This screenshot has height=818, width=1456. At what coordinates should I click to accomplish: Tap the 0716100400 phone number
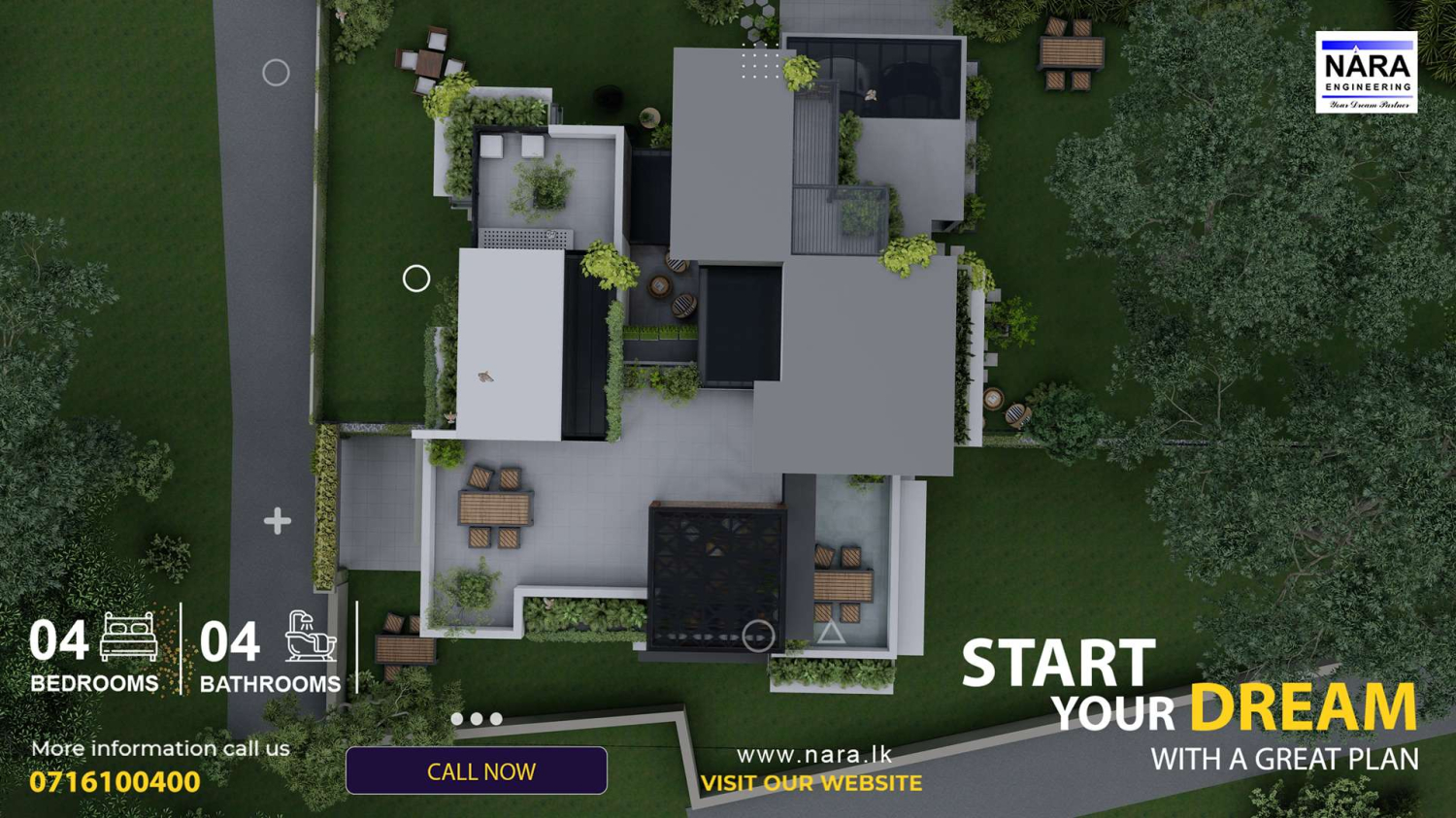(x=115, y=782)
